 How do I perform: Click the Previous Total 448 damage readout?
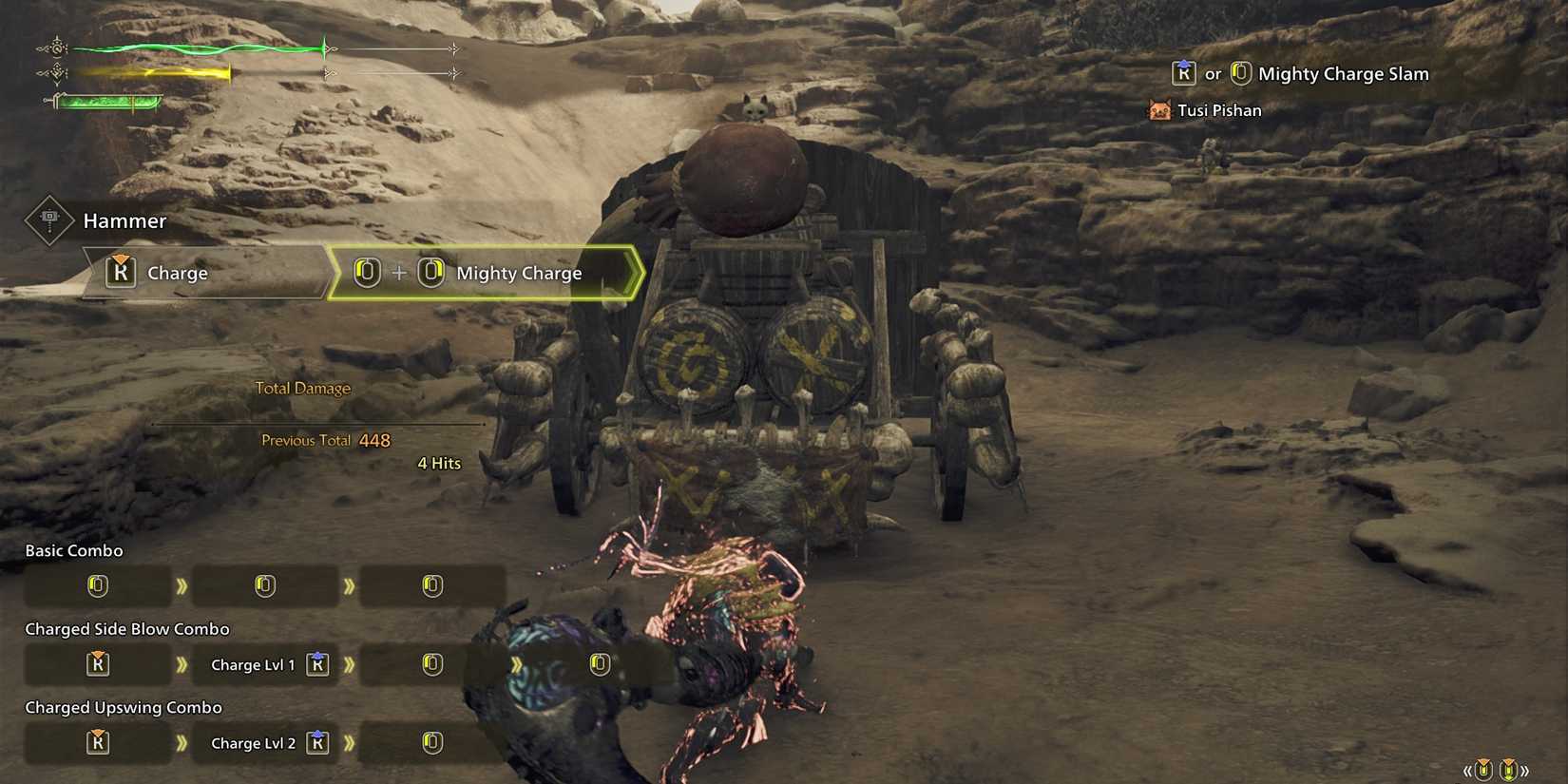(323, 440)
